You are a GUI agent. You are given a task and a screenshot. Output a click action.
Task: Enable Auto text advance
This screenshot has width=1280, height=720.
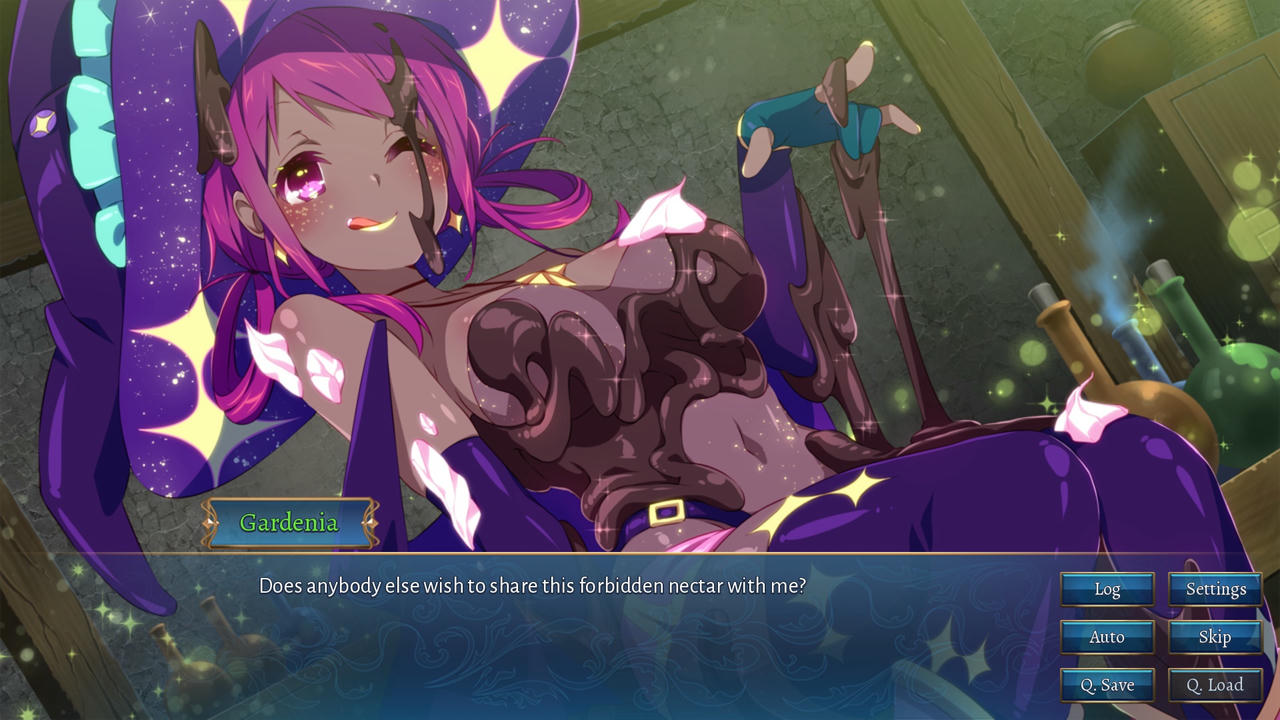coord(1107,637)
